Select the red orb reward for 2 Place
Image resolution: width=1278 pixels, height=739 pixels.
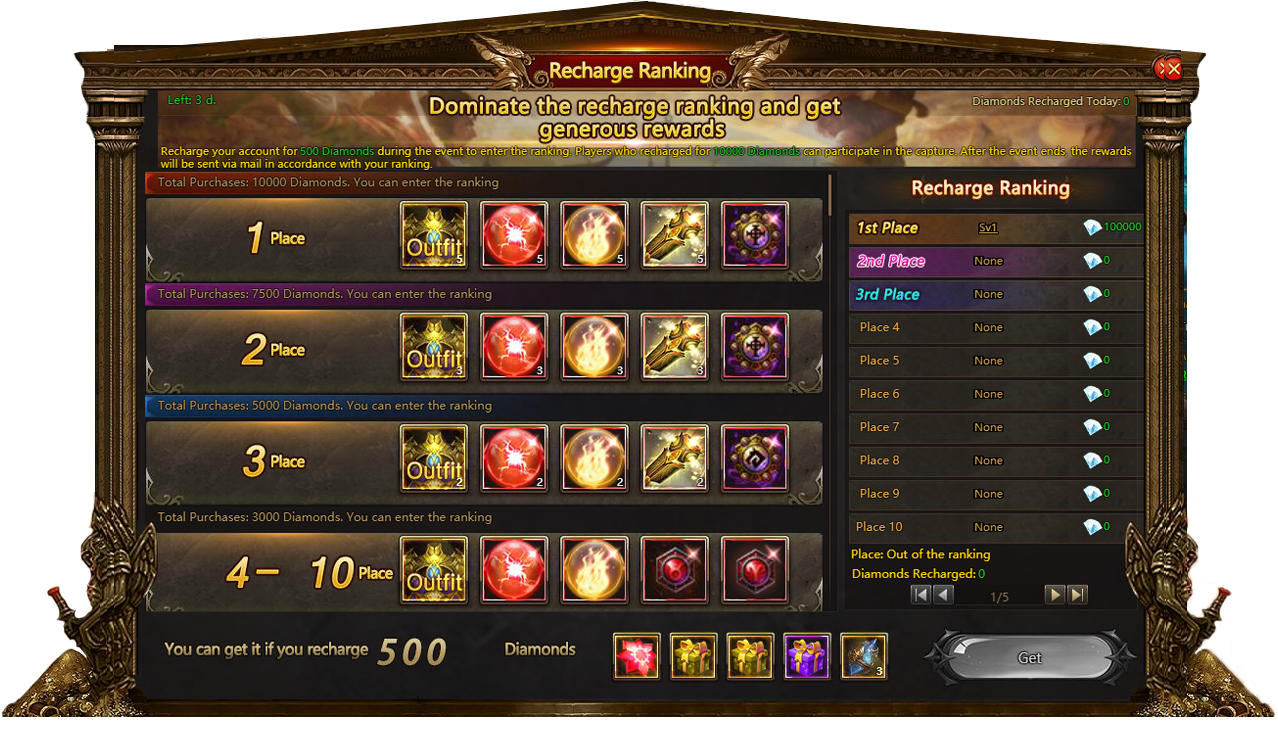point(514,347)
